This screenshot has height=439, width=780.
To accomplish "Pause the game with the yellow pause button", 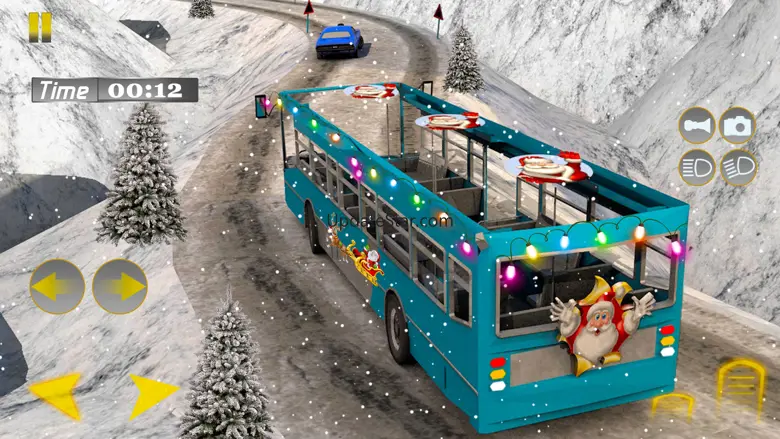I will click(x=39, y=27).
